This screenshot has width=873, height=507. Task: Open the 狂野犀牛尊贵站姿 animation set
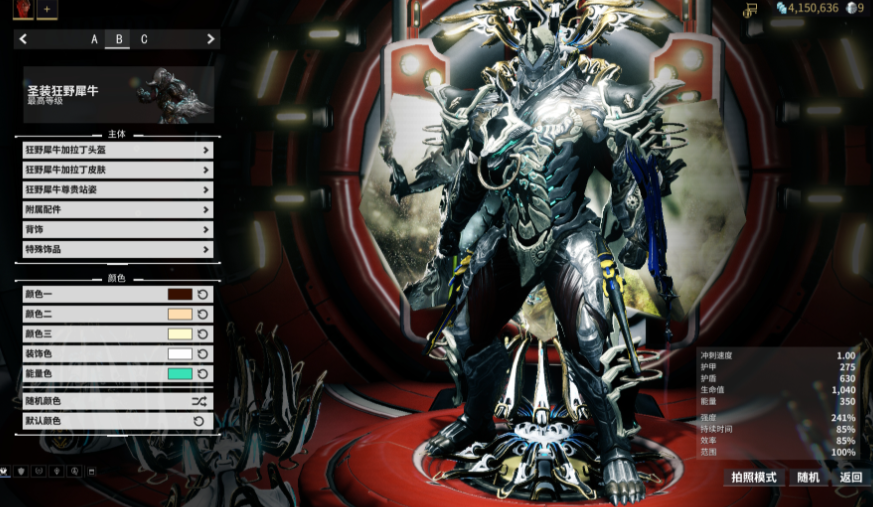117,190
